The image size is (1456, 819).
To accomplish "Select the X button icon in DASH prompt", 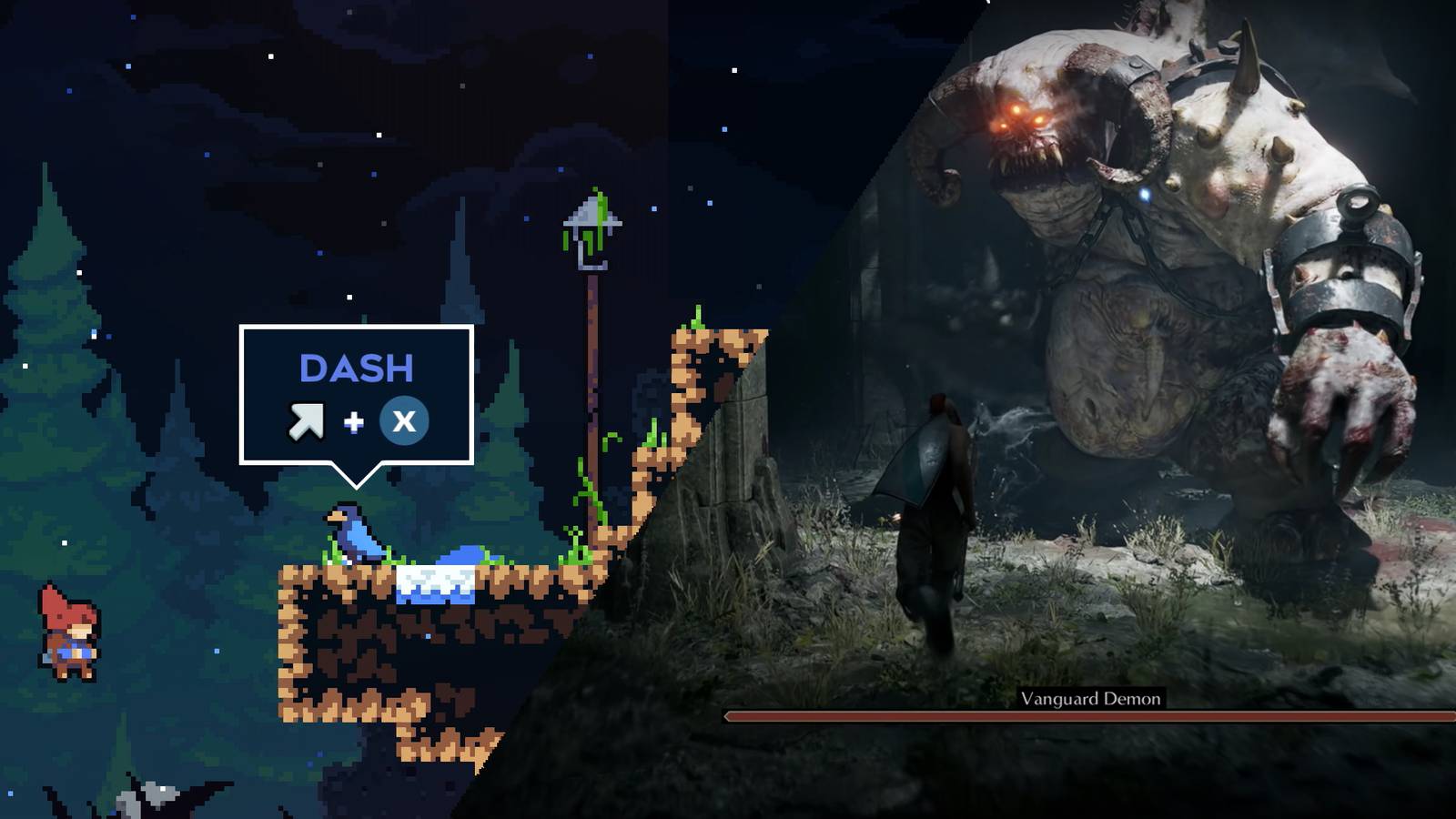I will (x=403, y=420).
